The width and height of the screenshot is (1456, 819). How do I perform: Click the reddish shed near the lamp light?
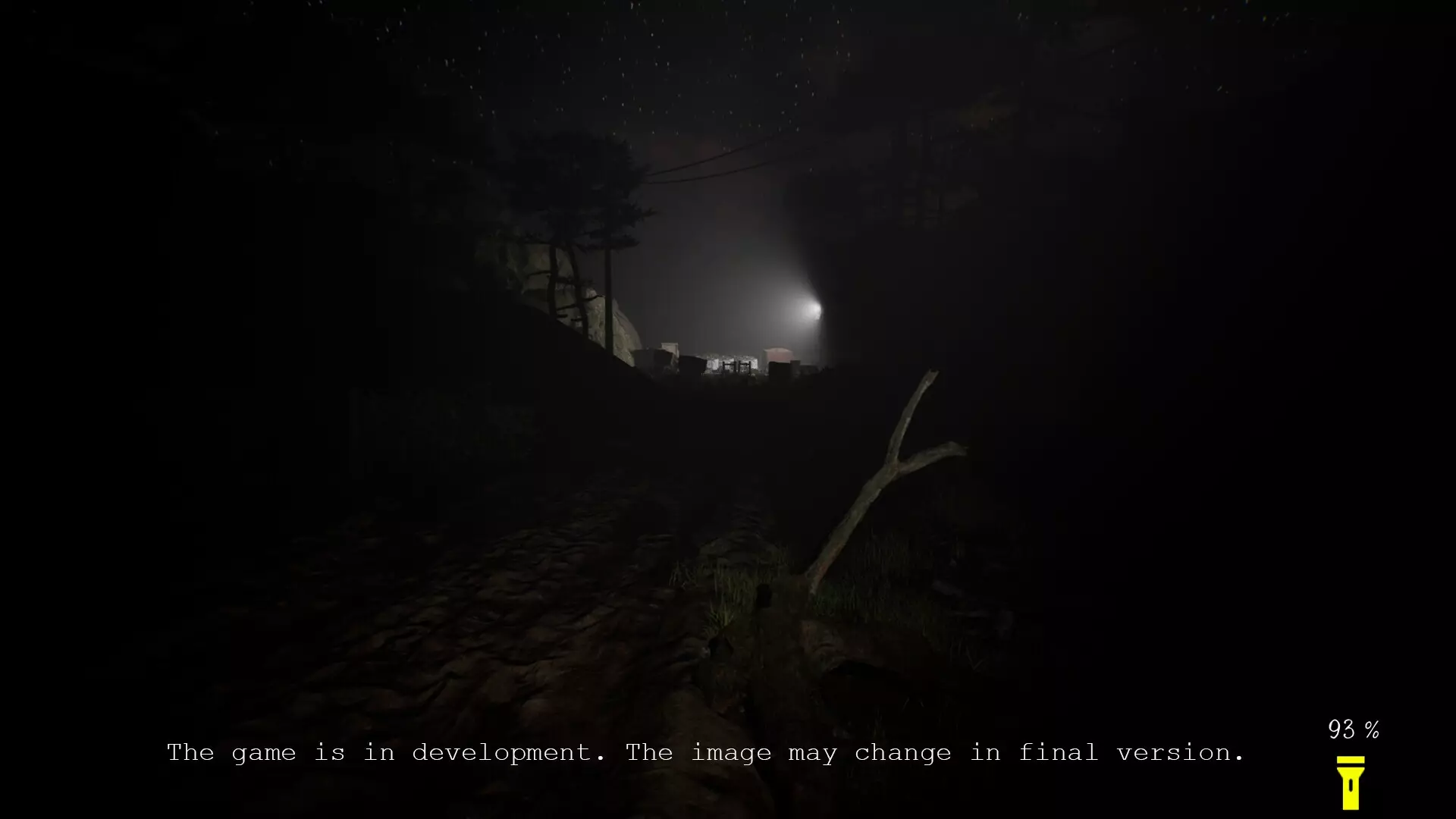pos(777,354)
